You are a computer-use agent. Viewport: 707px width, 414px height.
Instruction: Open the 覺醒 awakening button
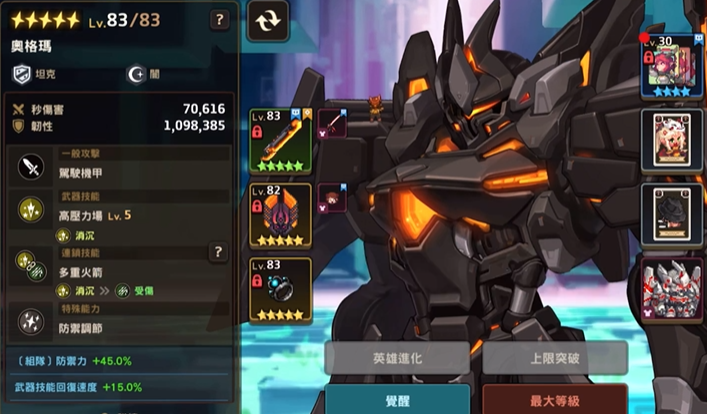click(396, 400)
